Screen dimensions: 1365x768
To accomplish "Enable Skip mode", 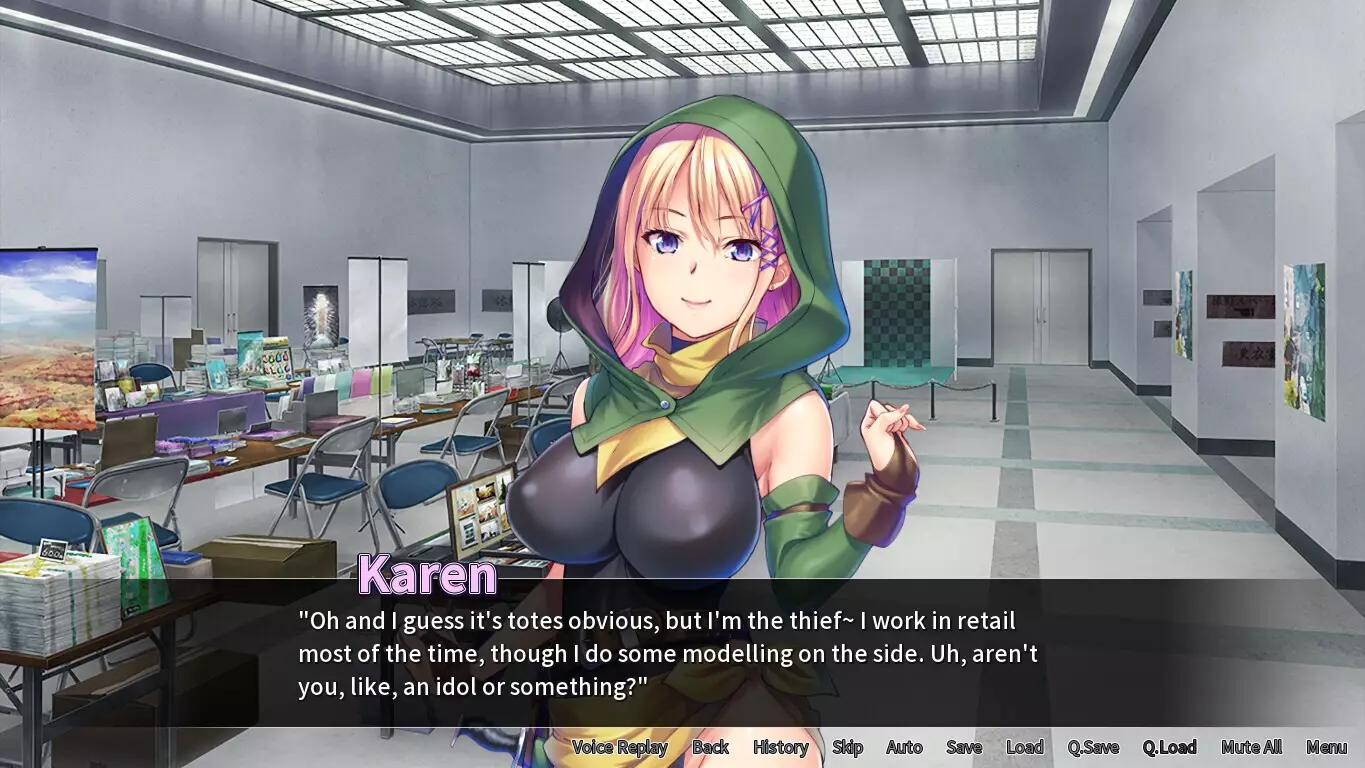I will (847, 747).
